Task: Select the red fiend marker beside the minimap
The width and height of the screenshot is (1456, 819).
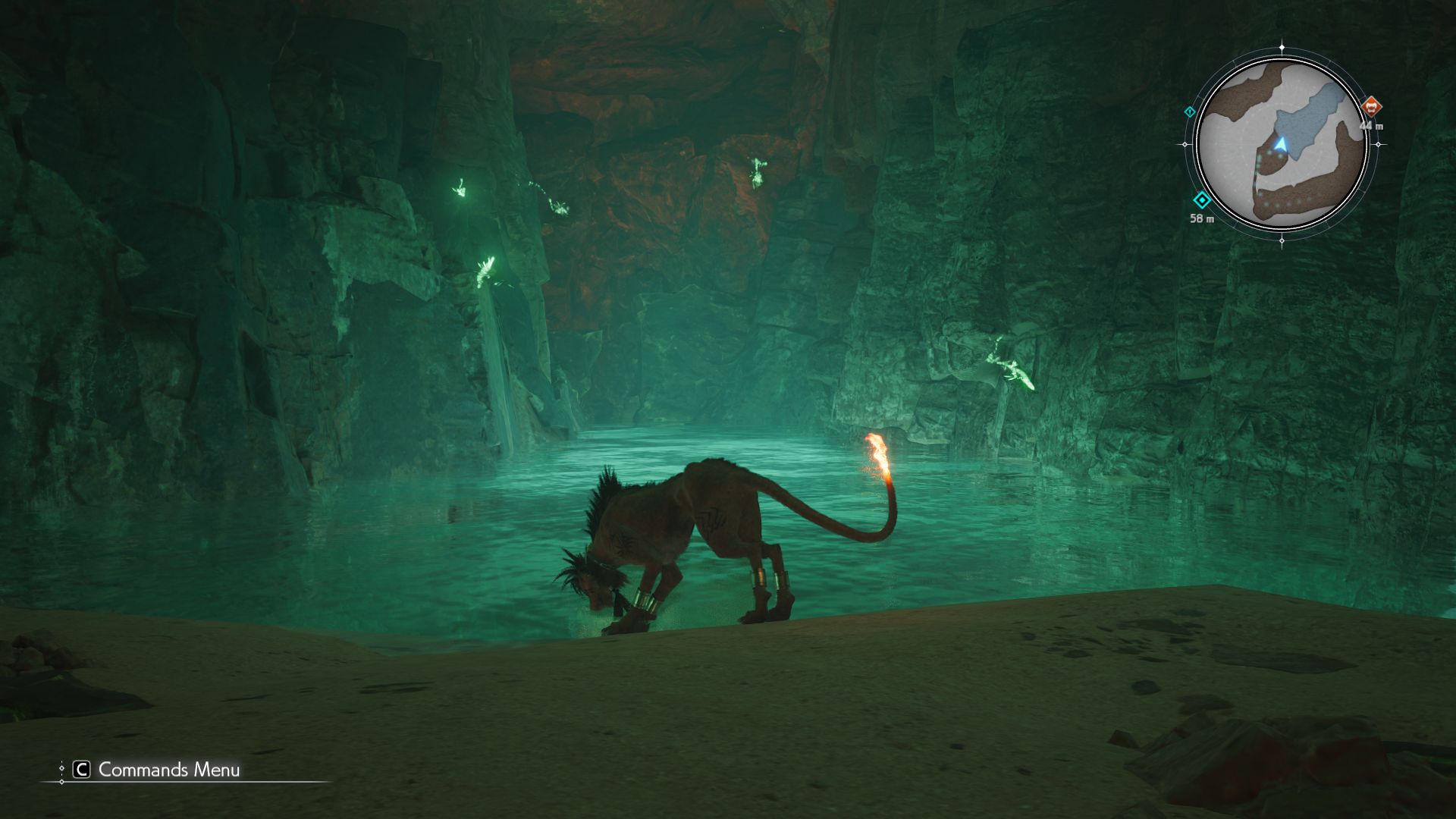Action: point(1370,106)
